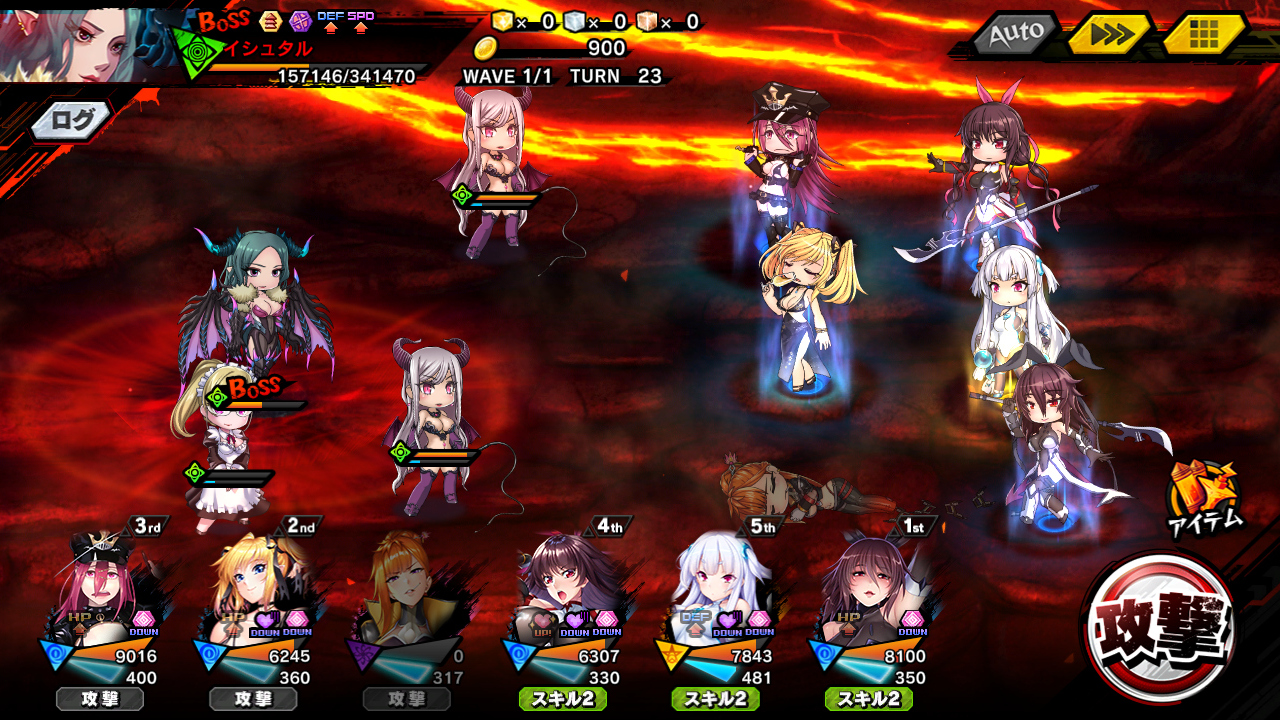Screen dimensions: 1280x720
Task: Toggle the Auto battle button
Action: 1016,35
